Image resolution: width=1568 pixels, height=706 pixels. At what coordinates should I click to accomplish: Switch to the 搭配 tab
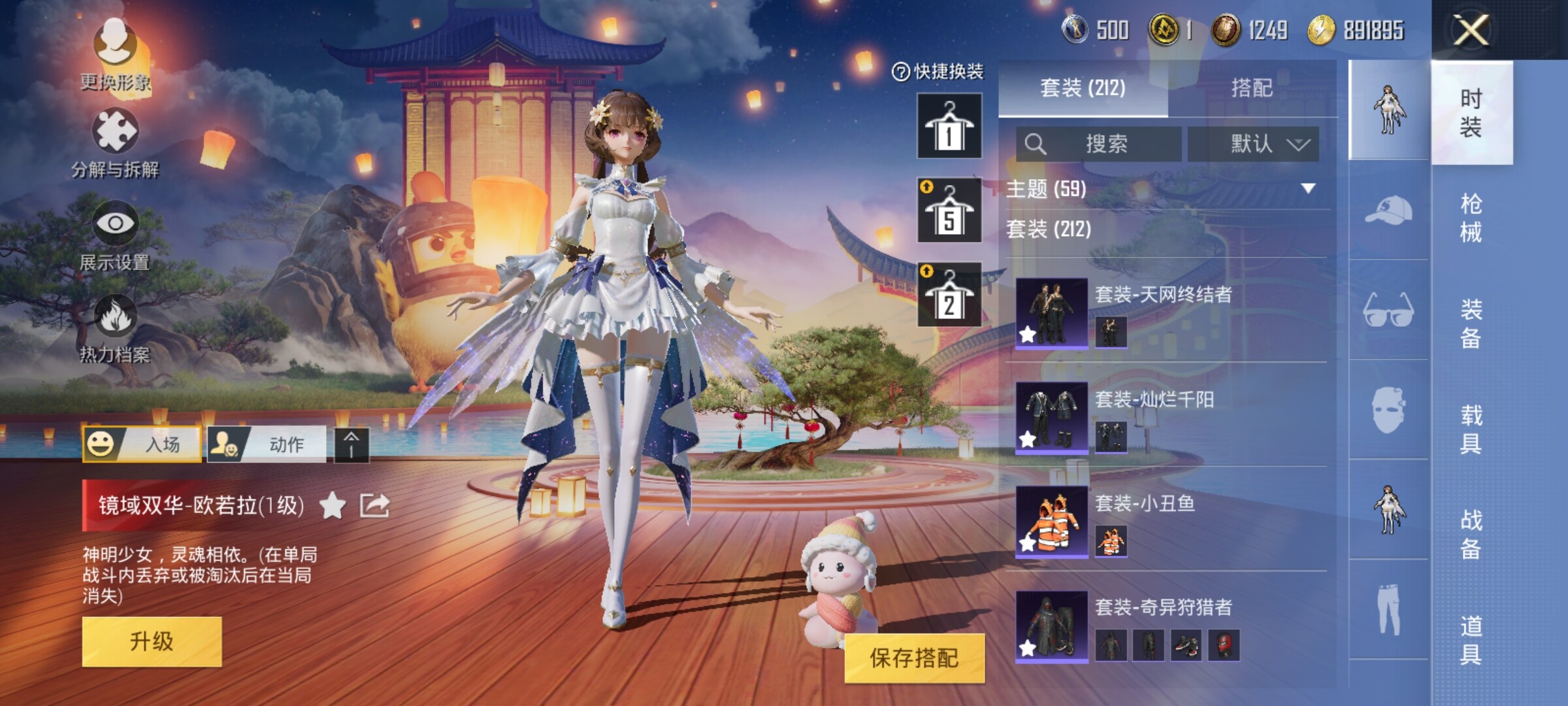(x=1251, y=88)
